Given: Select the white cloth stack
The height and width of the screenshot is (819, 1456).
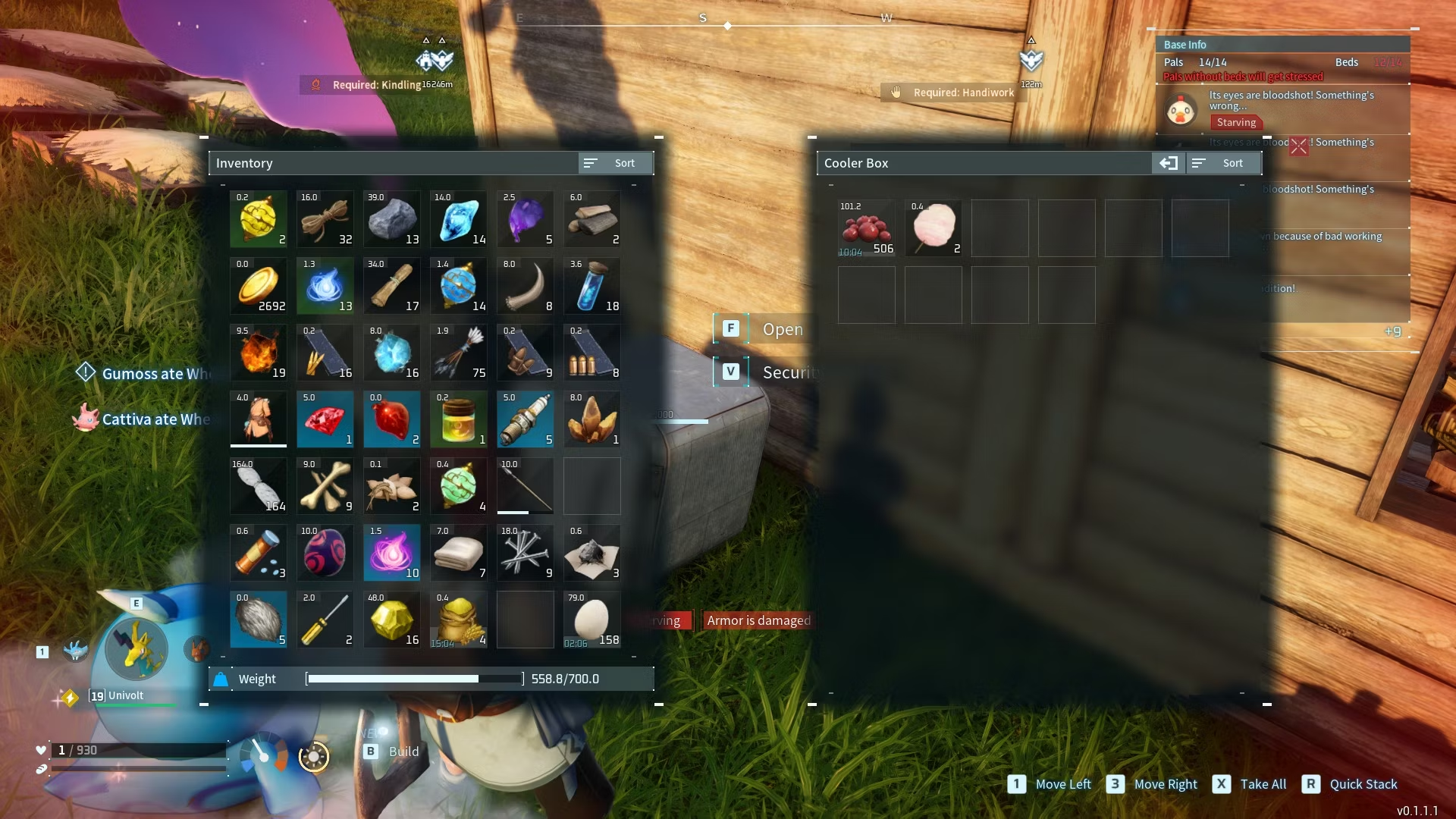Looking at the screenshot, I should pos(458,553).
